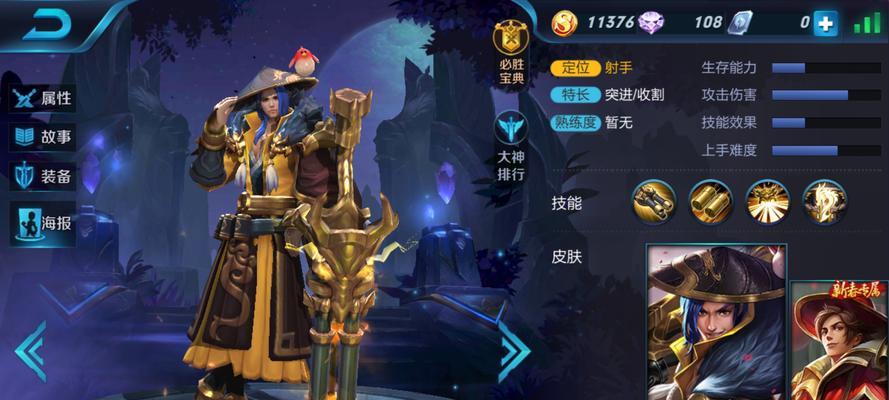Open the 故事 story tab
The height and width of the screenshot is (400, 889).
[x=43, y=138]
